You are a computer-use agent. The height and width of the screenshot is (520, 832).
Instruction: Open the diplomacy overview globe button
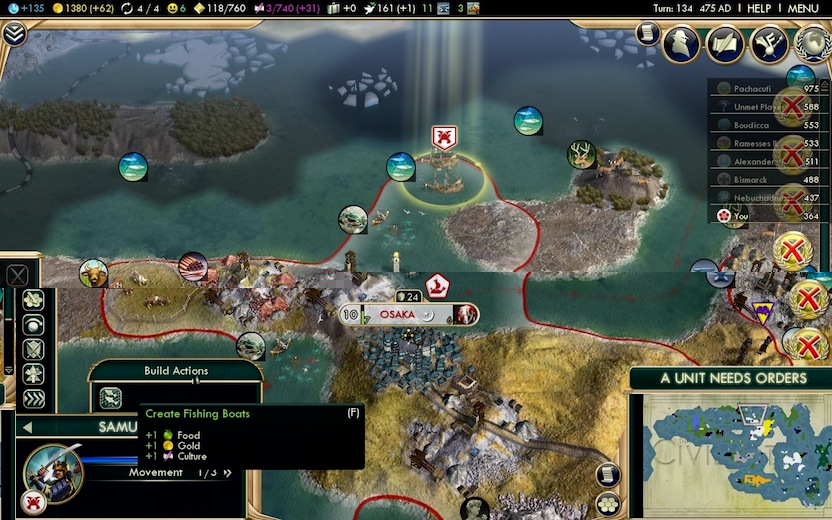coord(811,45)
